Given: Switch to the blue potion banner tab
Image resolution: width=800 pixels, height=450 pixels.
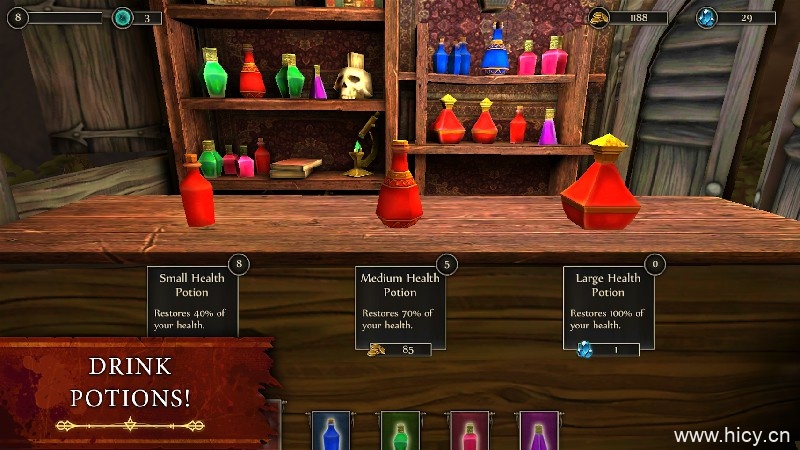Looking at the screenshot, I should click(x=331, y=431).
